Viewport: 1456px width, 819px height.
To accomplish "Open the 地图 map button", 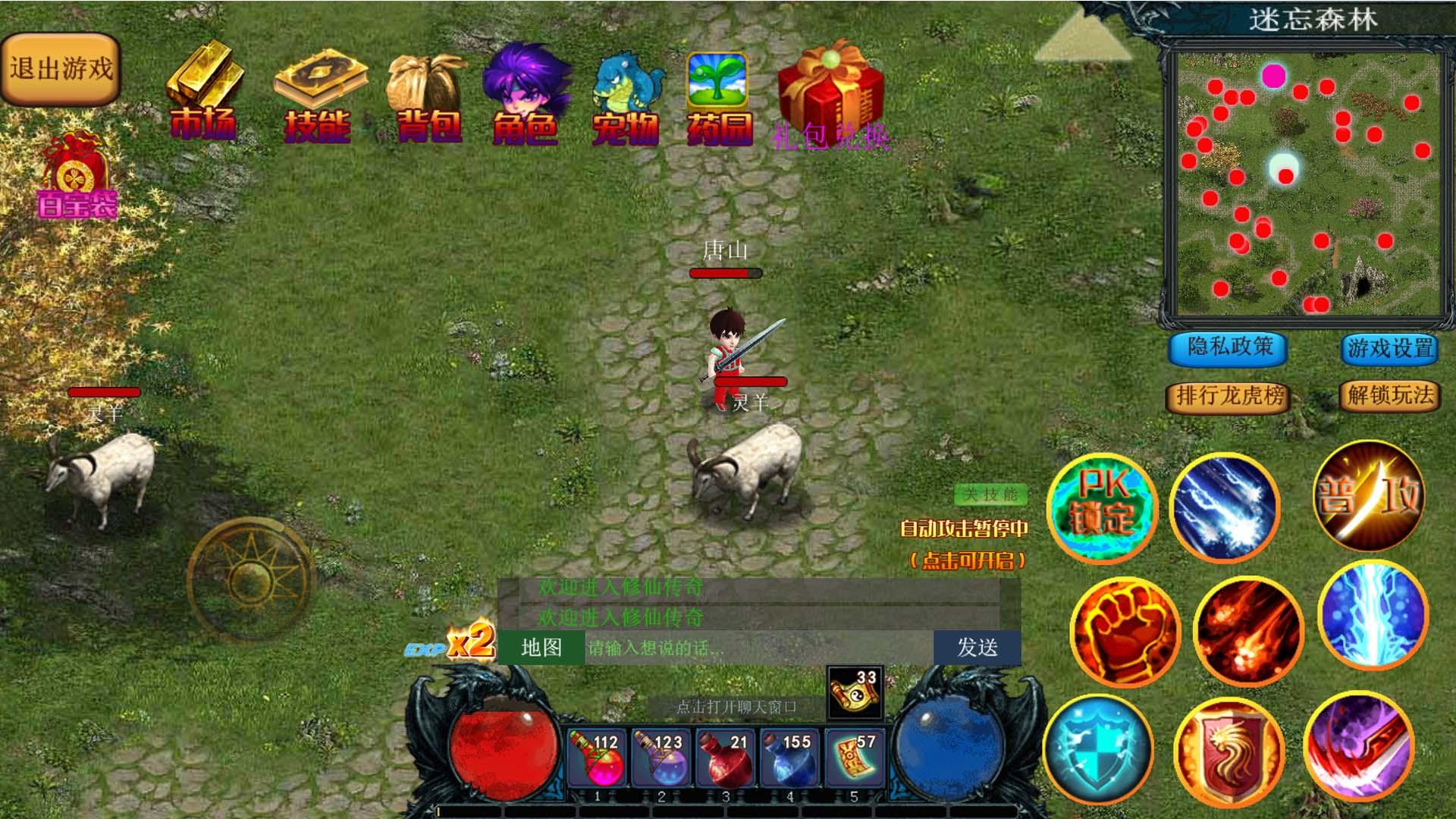I will [x=541, y=648].
